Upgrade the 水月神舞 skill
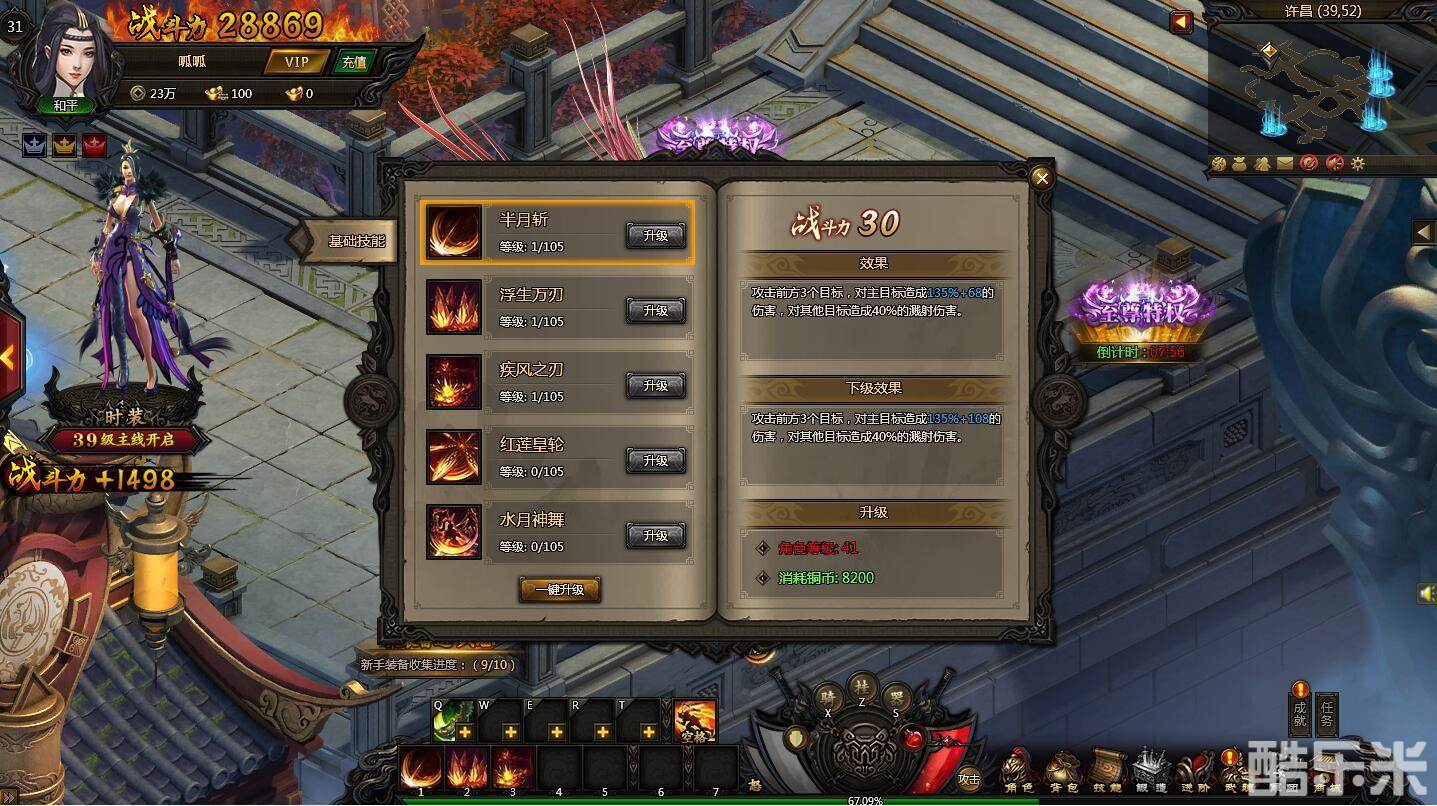1437x806 pixels. point(655,536)
